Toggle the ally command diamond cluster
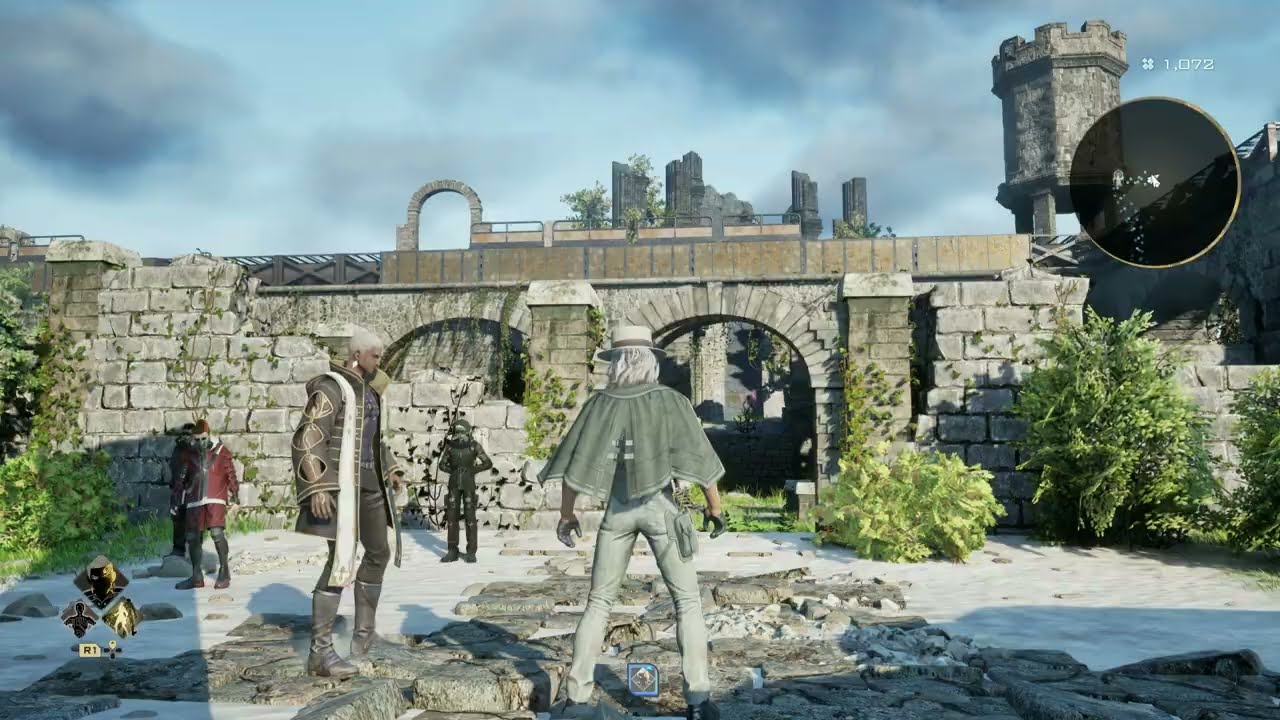 [103, 600]
